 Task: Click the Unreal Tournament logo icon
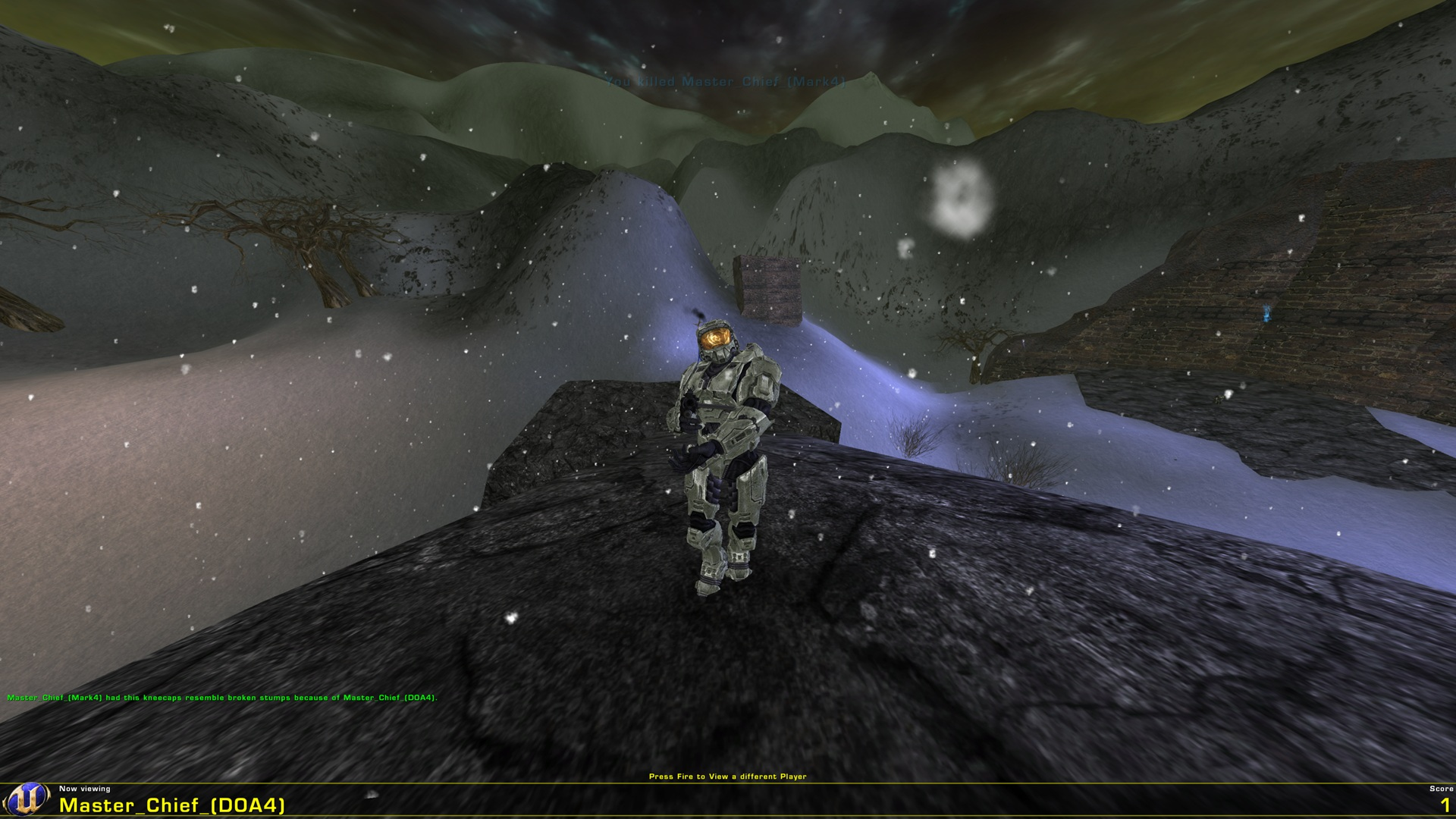pos(27,800)
